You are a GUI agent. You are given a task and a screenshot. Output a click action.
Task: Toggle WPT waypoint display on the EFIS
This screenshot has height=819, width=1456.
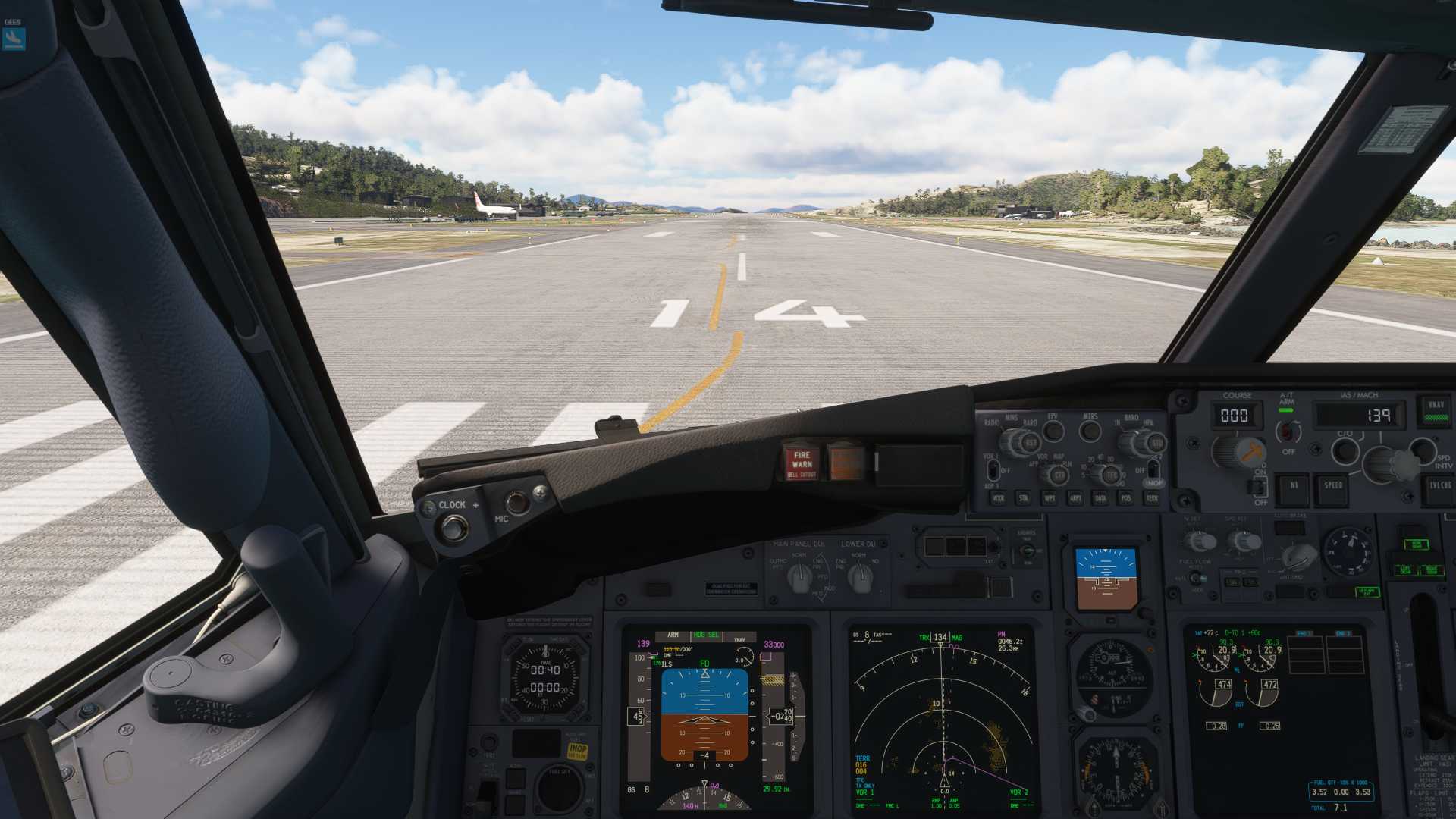[x=1050, y=498]
